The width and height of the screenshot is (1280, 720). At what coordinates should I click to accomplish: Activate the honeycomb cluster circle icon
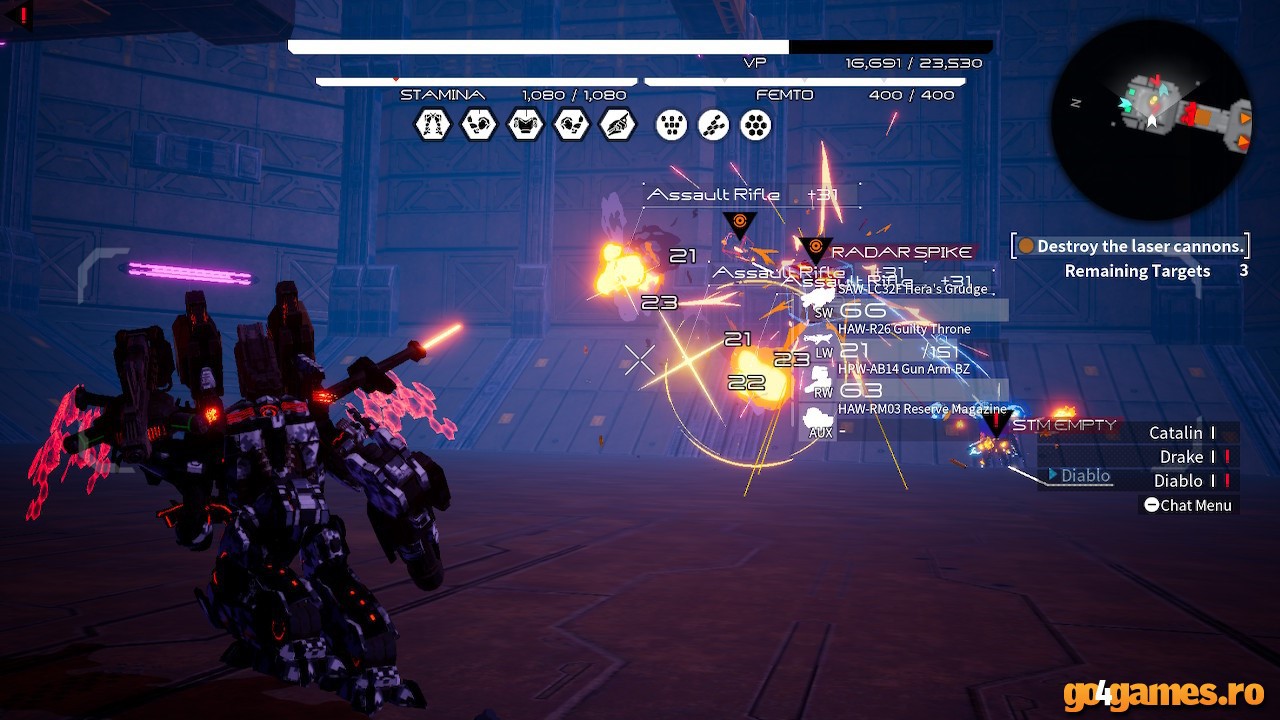tap(756, 125)
